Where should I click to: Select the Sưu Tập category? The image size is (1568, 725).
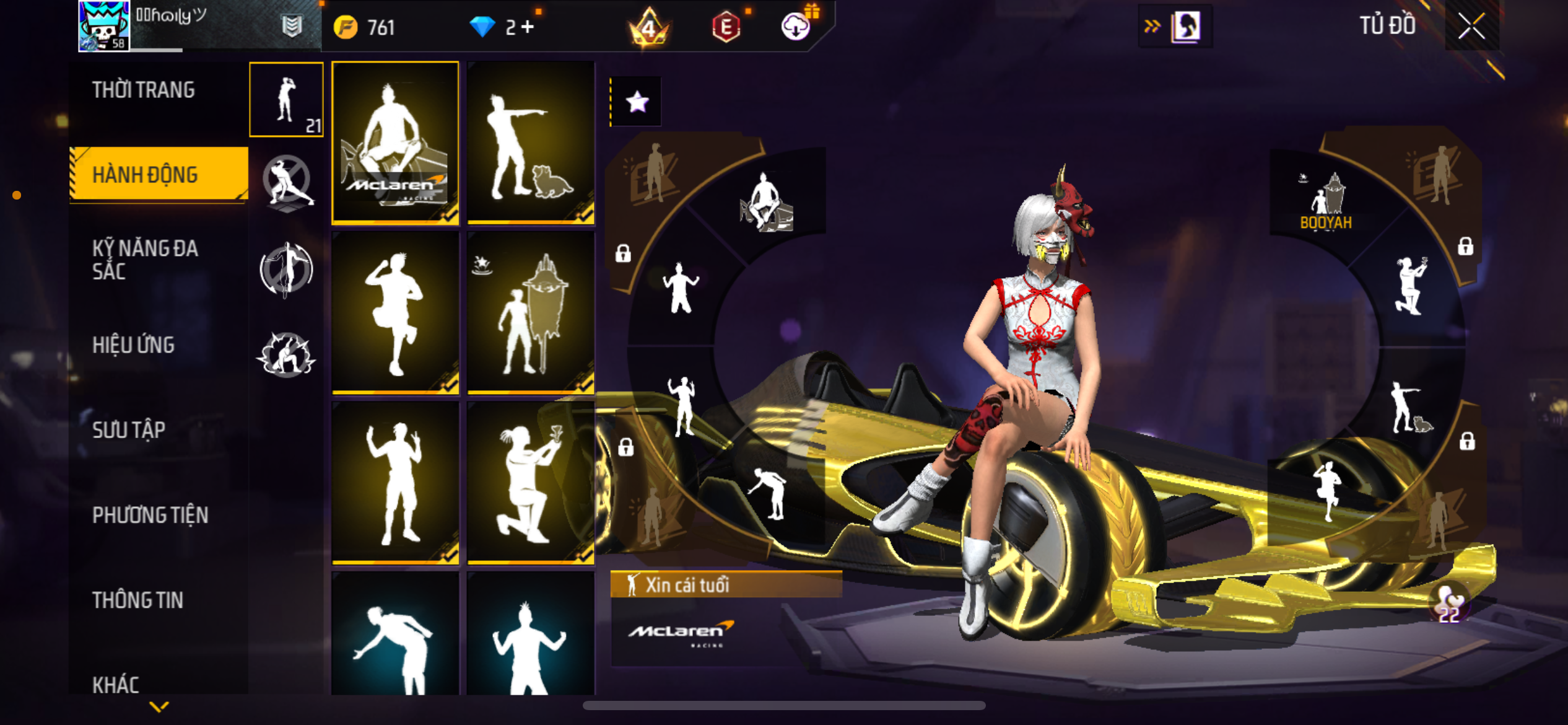(129, 430)
